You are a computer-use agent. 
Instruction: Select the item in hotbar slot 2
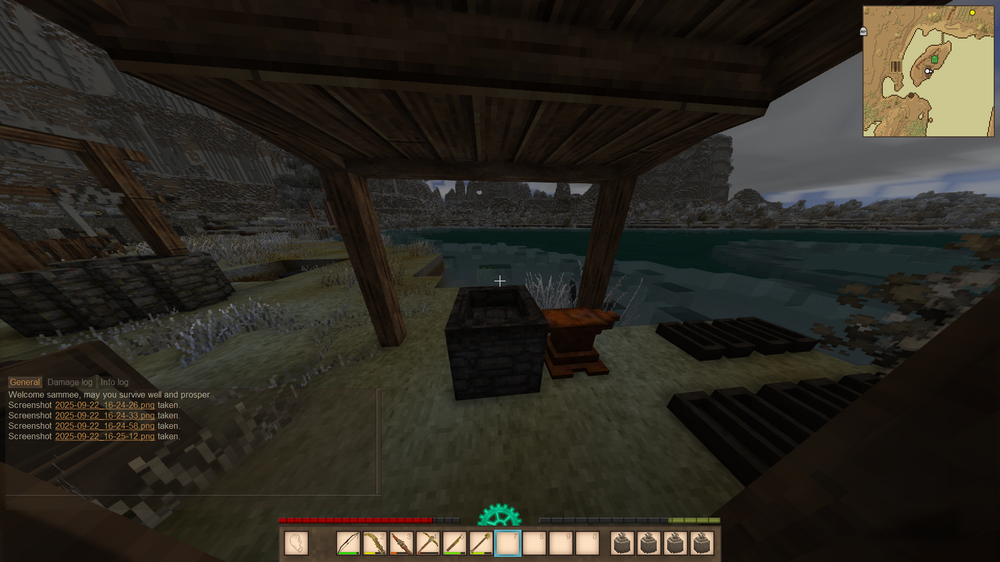[375, 543]
